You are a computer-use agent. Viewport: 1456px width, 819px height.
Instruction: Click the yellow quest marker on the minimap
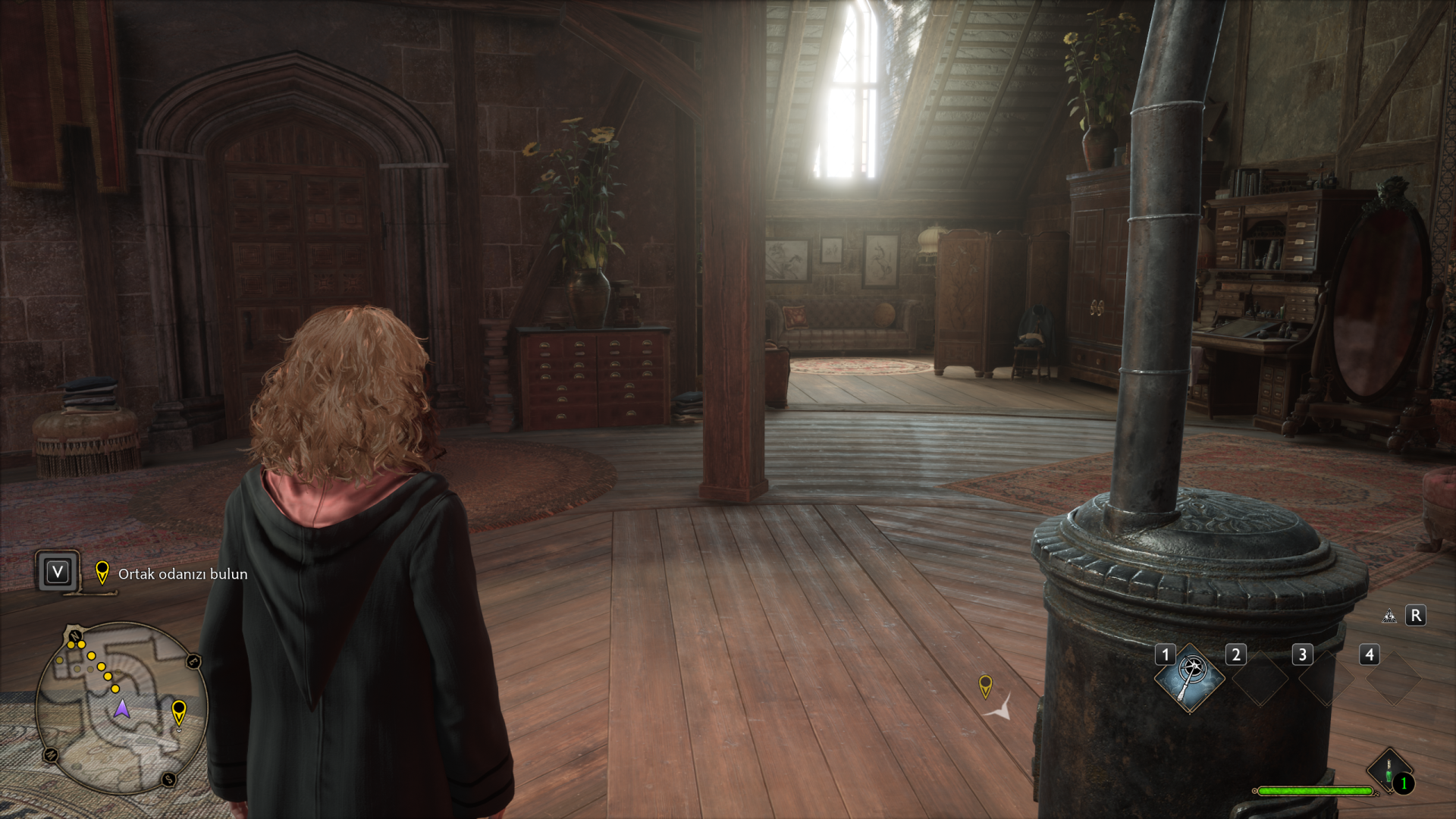[x=179, y=712]
